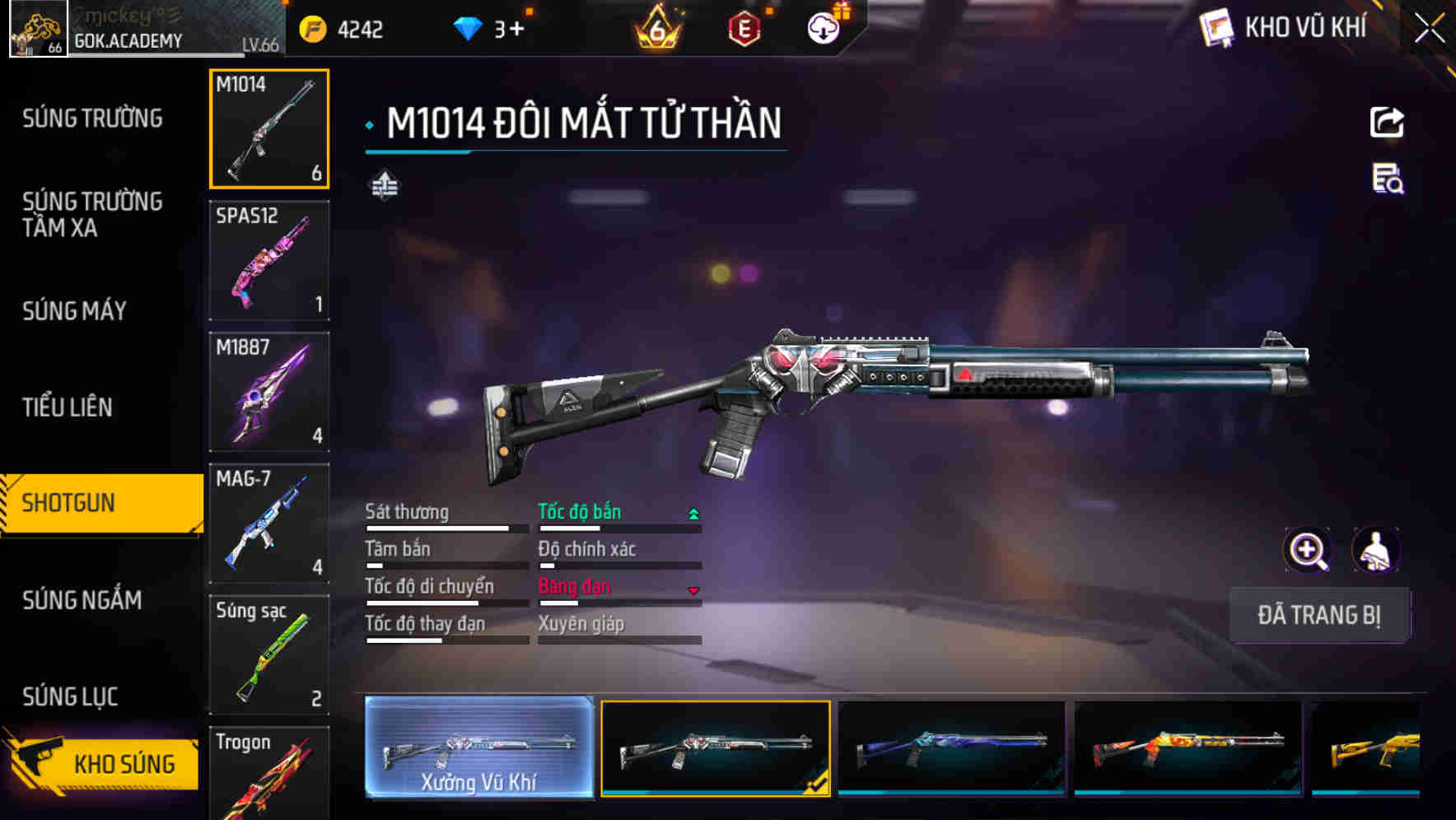Zoom in with the magnifier icon
This screenshot has height=820, width=1456.
tap(1307, 550)
